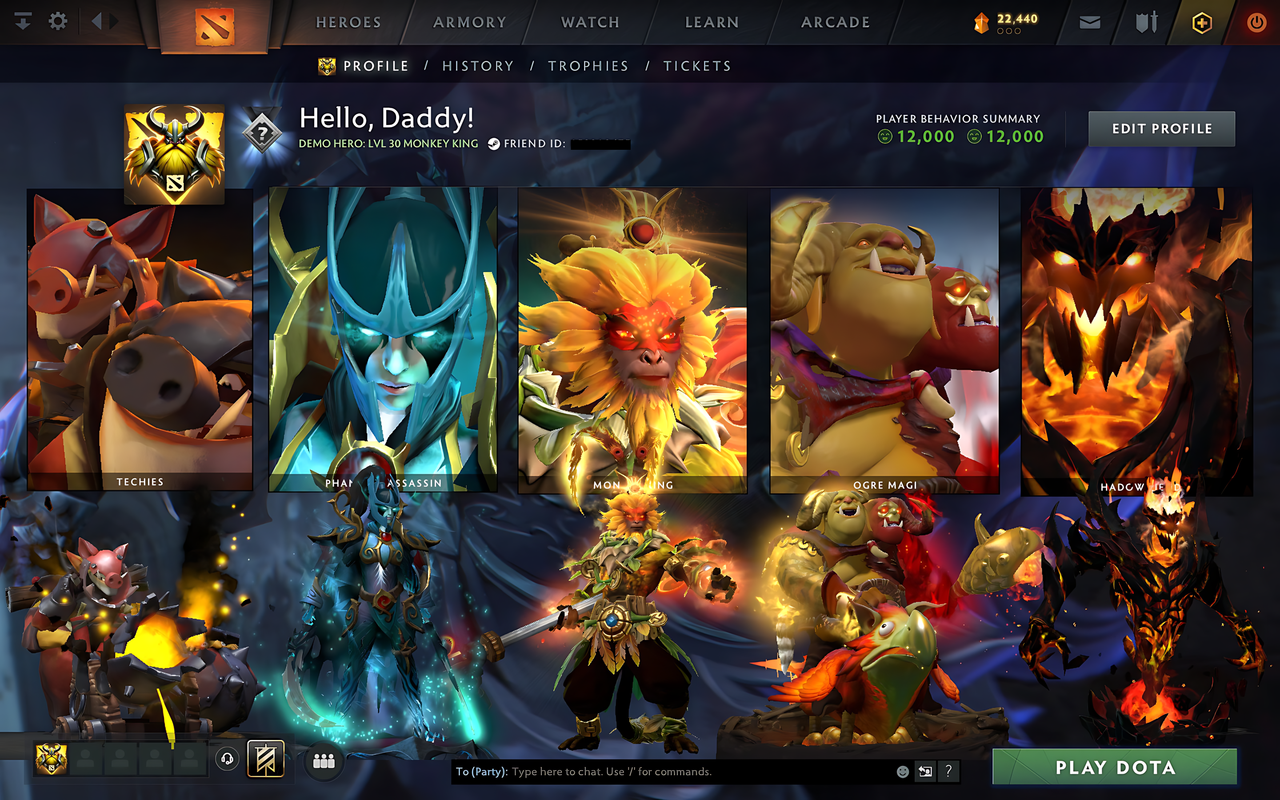1280x800 pixels.
Task: Toggle voice chat with the headset icon
Action: [226, 759]
